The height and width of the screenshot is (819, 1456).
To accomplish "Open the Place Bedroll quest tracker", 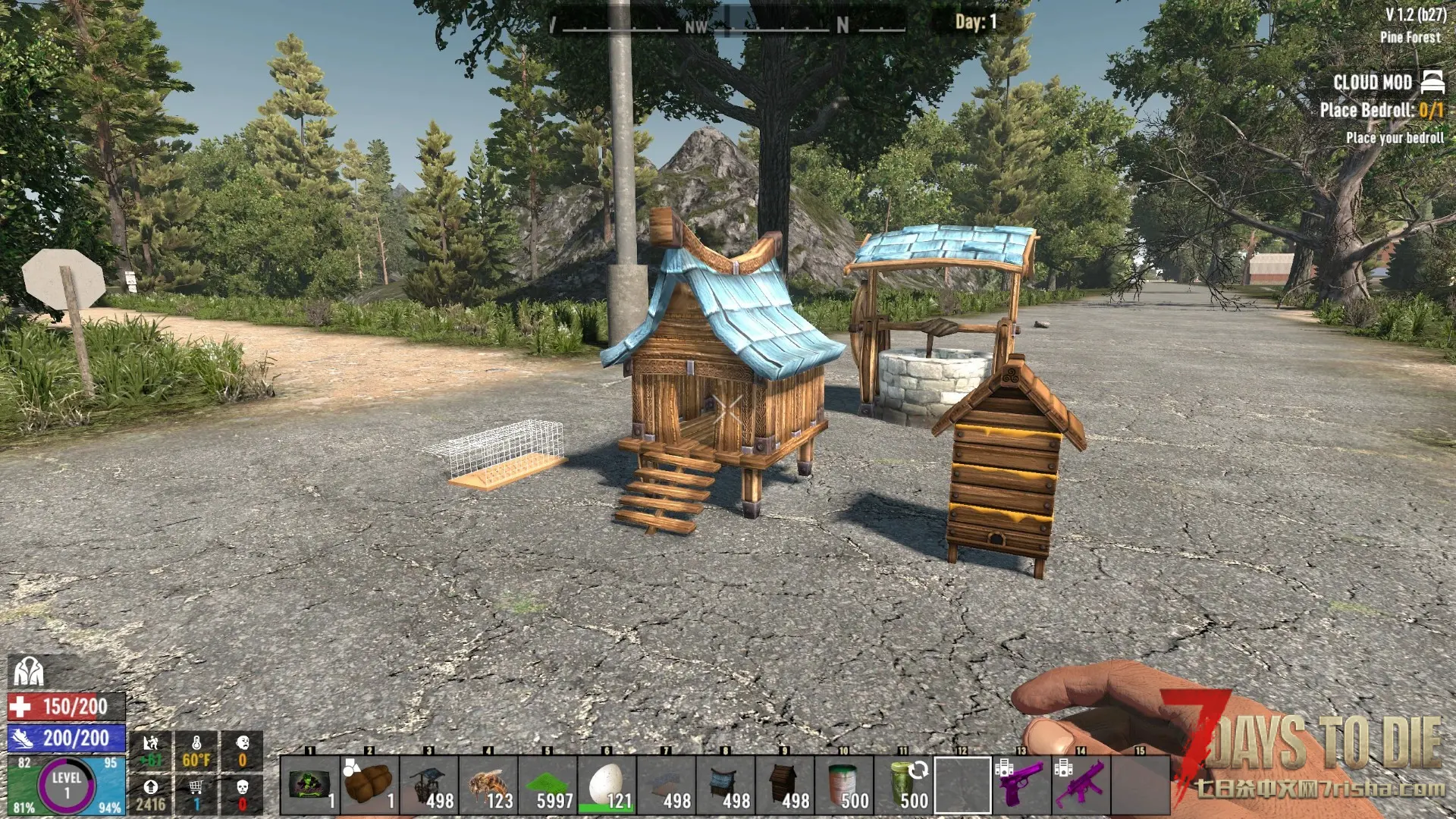I will click(x=1380, y=110).
